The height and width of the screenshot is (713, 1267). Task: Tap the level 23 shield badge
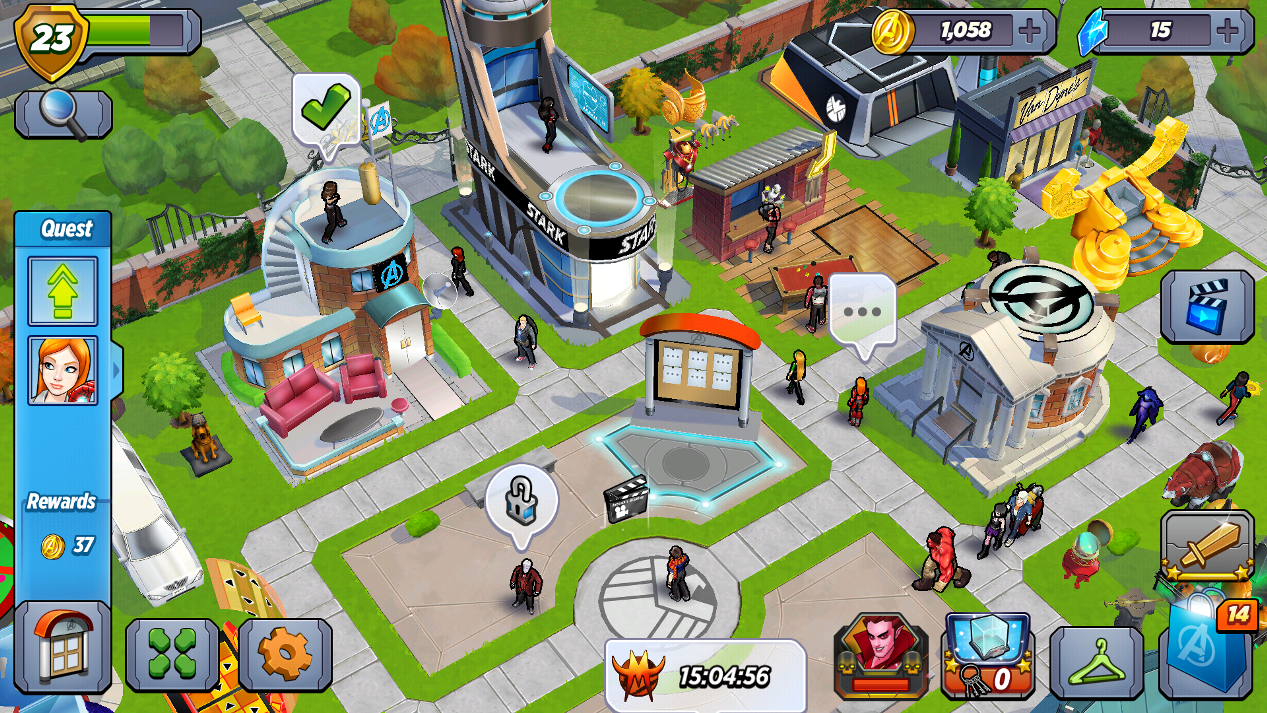coord(51,38)
